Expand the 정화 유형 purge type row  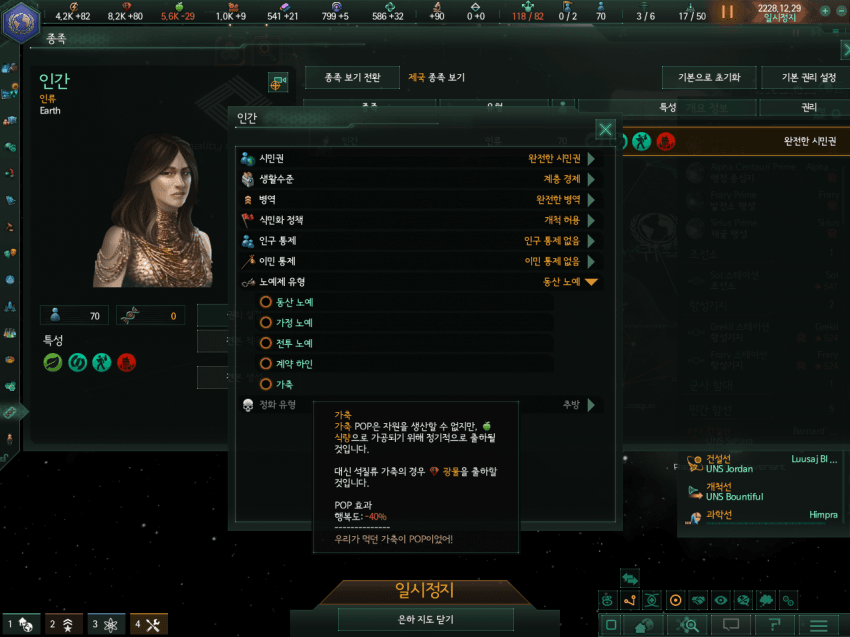[591, 405]
